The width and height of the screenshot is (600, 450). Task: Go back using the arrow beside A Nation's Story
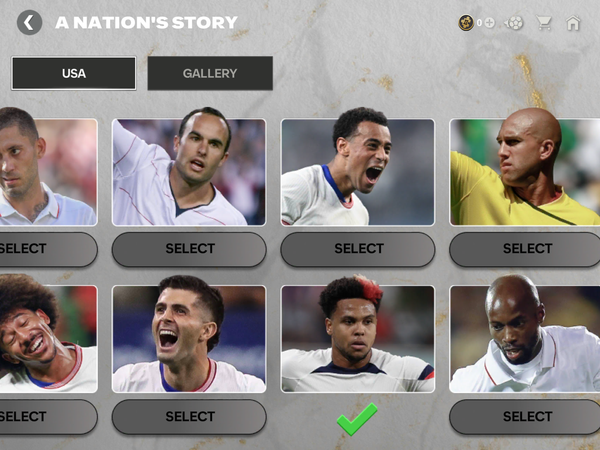click(30, 22)
